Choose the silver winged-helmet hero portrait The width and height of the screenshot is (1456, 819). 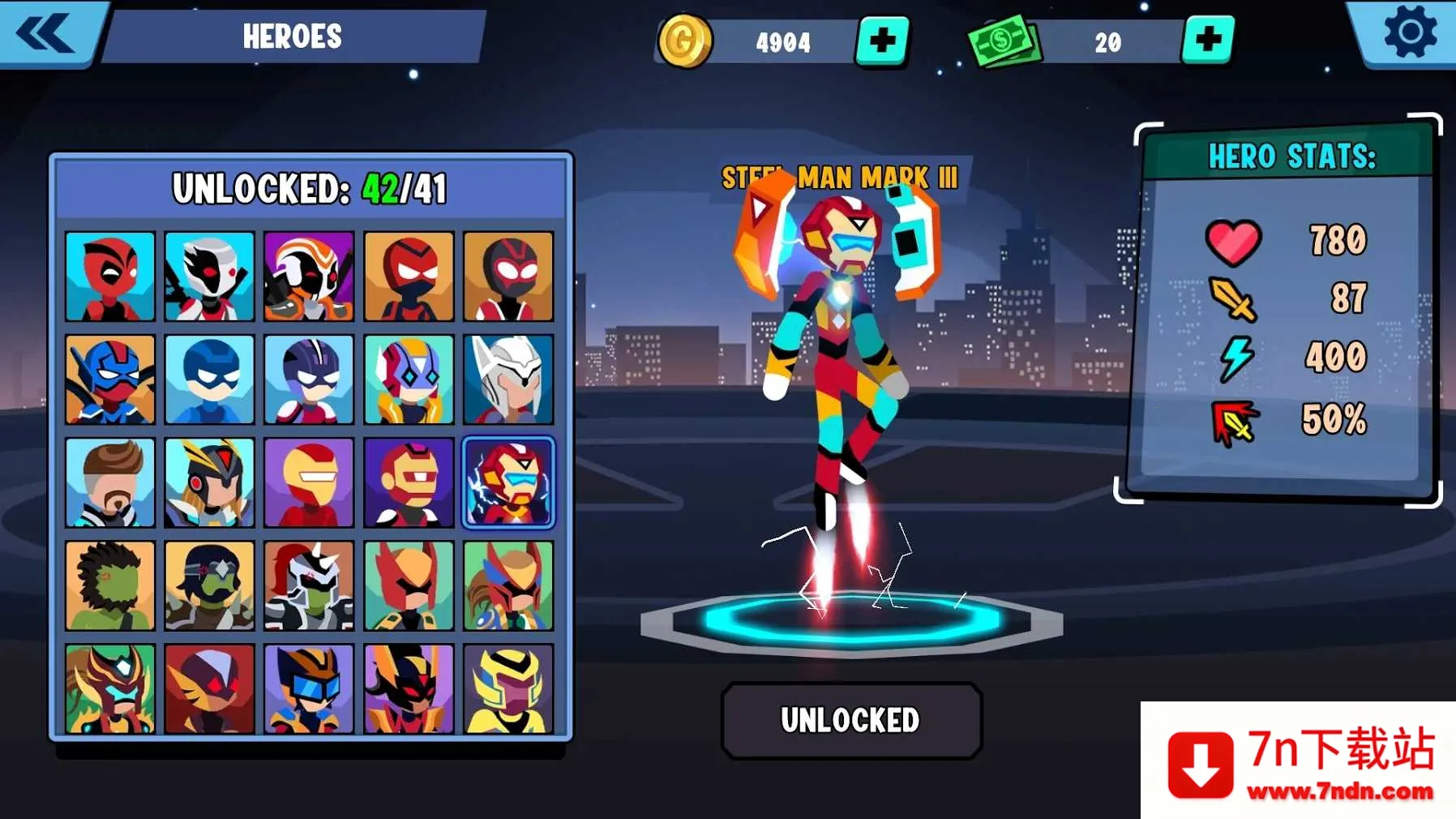(x=508, y=379)
